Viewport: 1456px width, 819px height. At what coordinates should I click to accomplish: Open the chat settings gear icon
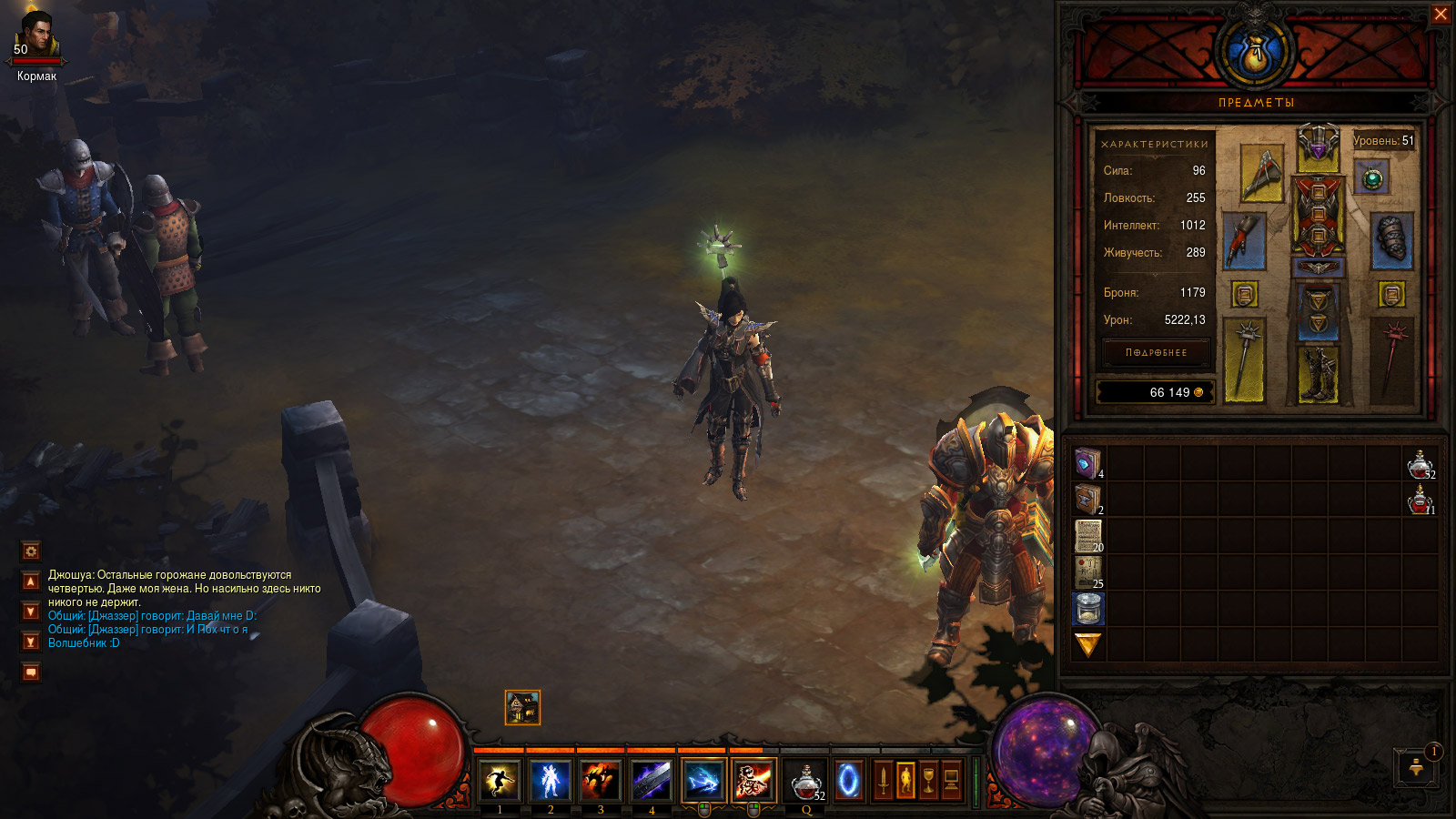tap(31, 551)
